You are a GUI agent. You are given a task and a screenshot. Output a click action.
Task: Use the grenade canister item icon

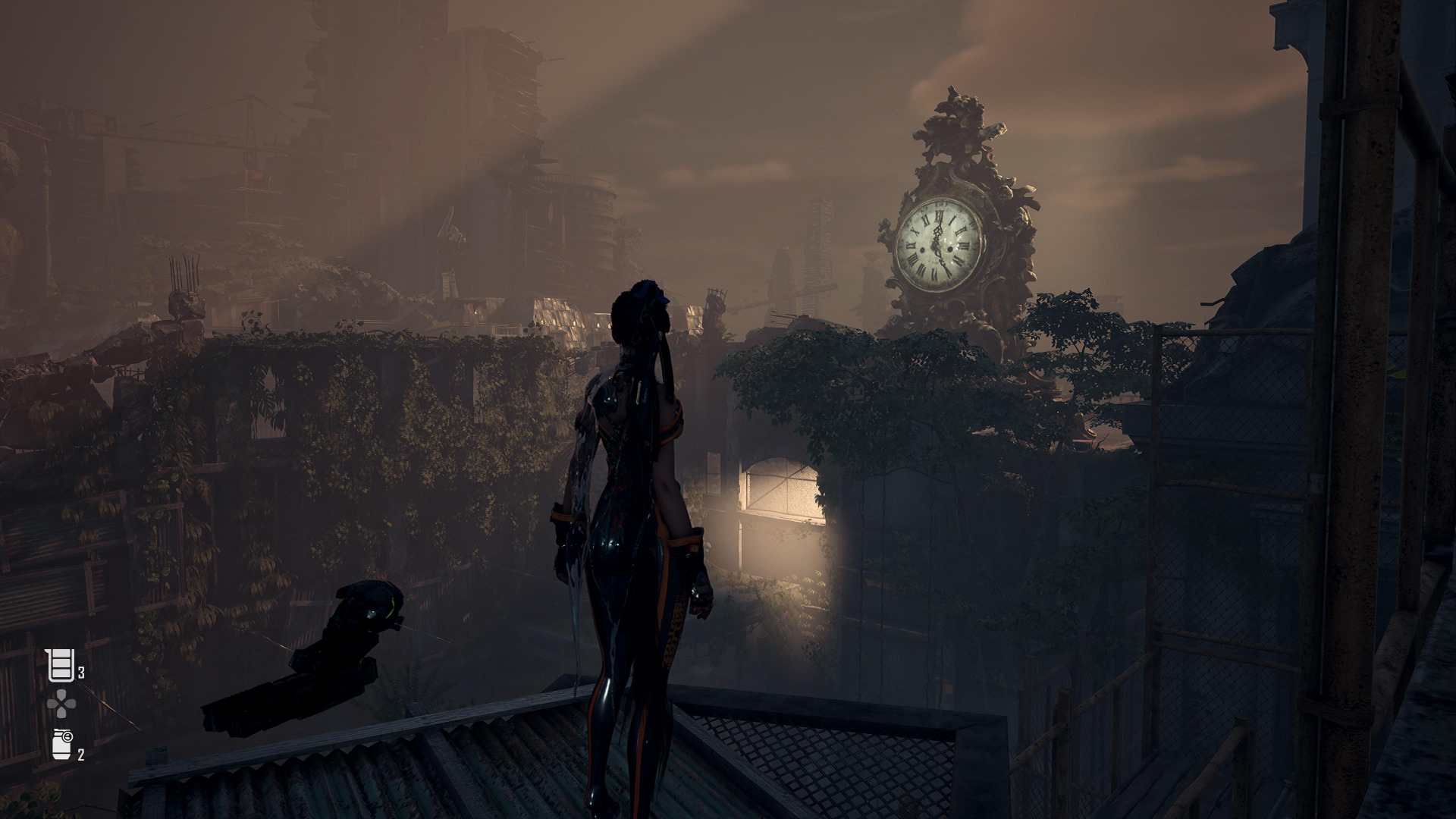61,743
